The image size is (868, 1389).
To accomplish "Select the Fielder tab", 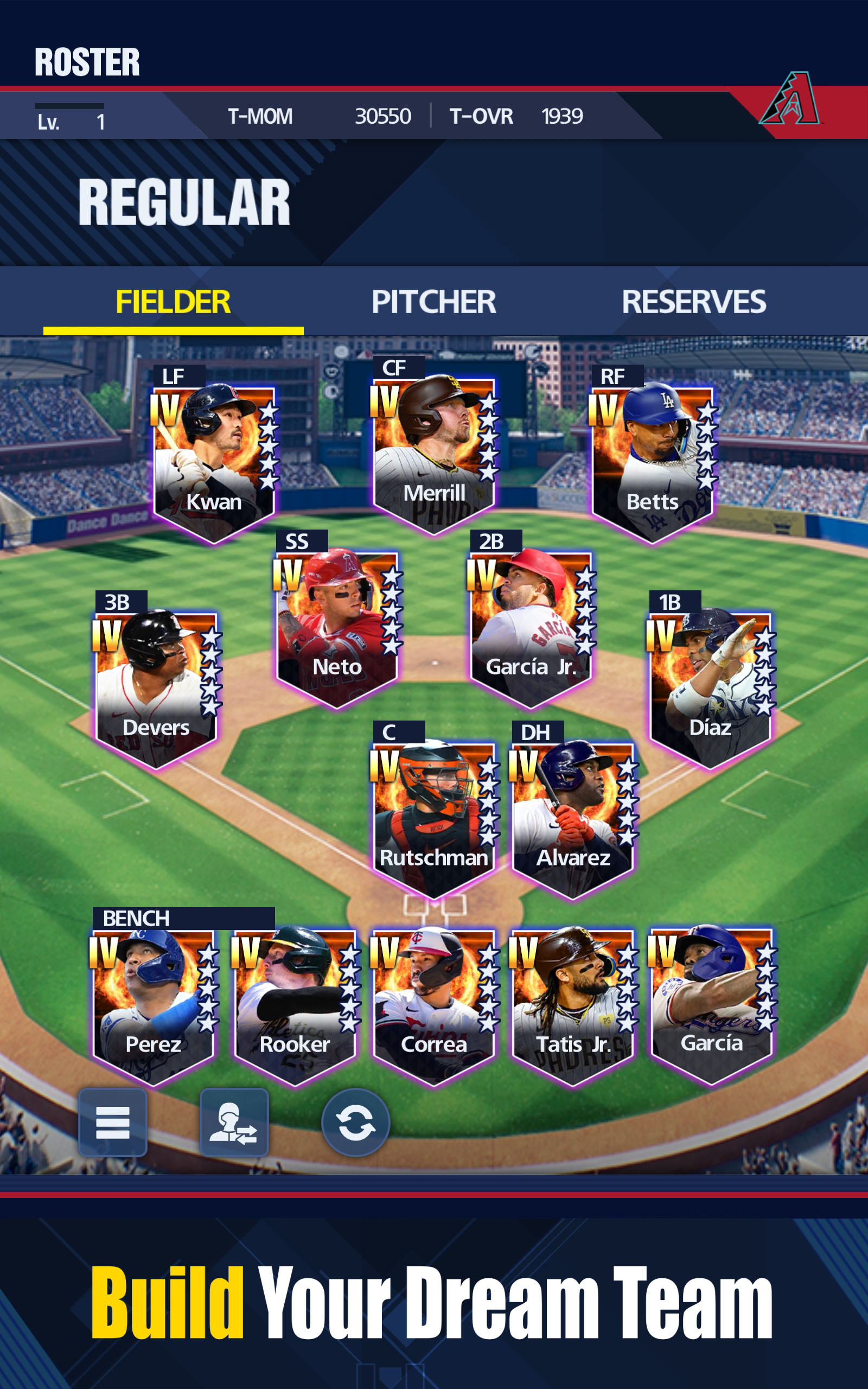I will [173, 302].
